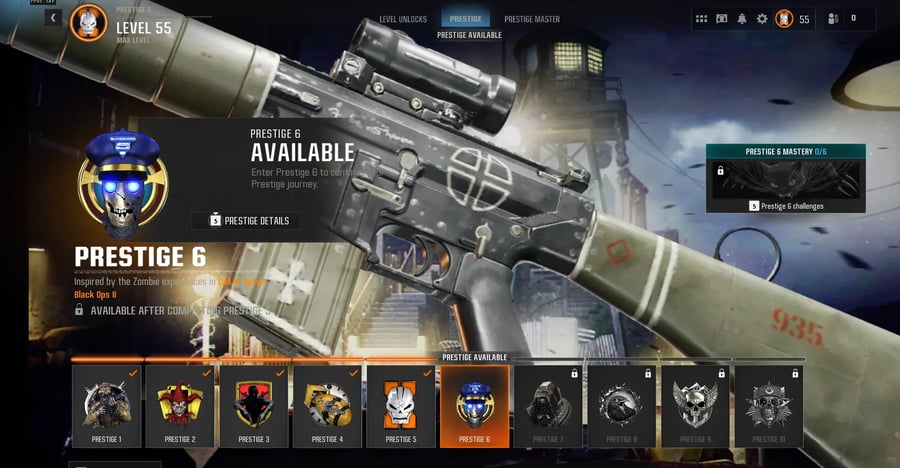Select the Prestige 2 tile
Image resolution: width=900 pixels, height=468 pixels.
(180, 405)
